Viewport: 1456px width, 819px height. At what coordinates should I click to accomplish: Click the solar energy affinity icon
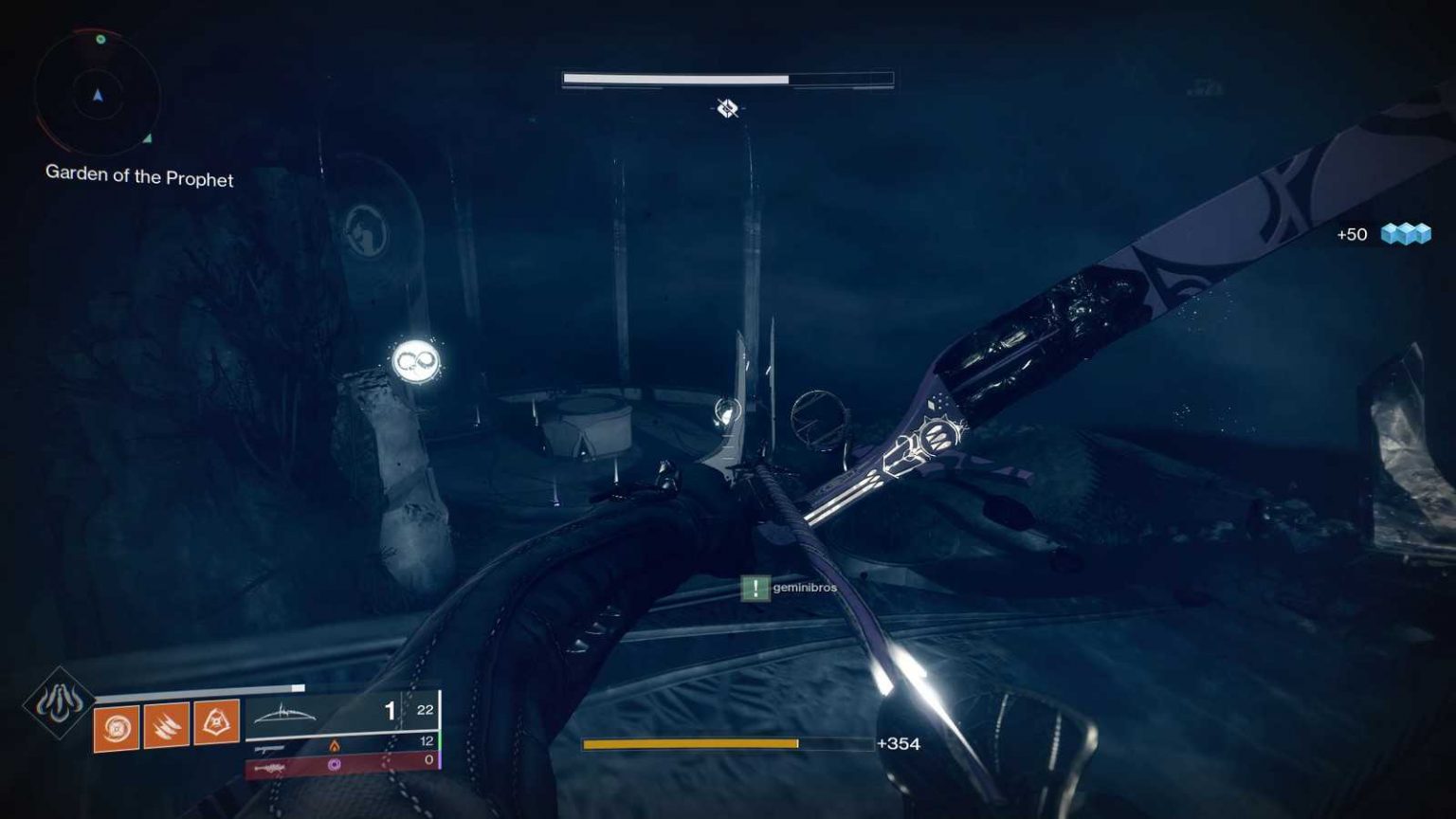click(x=334, y=745)
